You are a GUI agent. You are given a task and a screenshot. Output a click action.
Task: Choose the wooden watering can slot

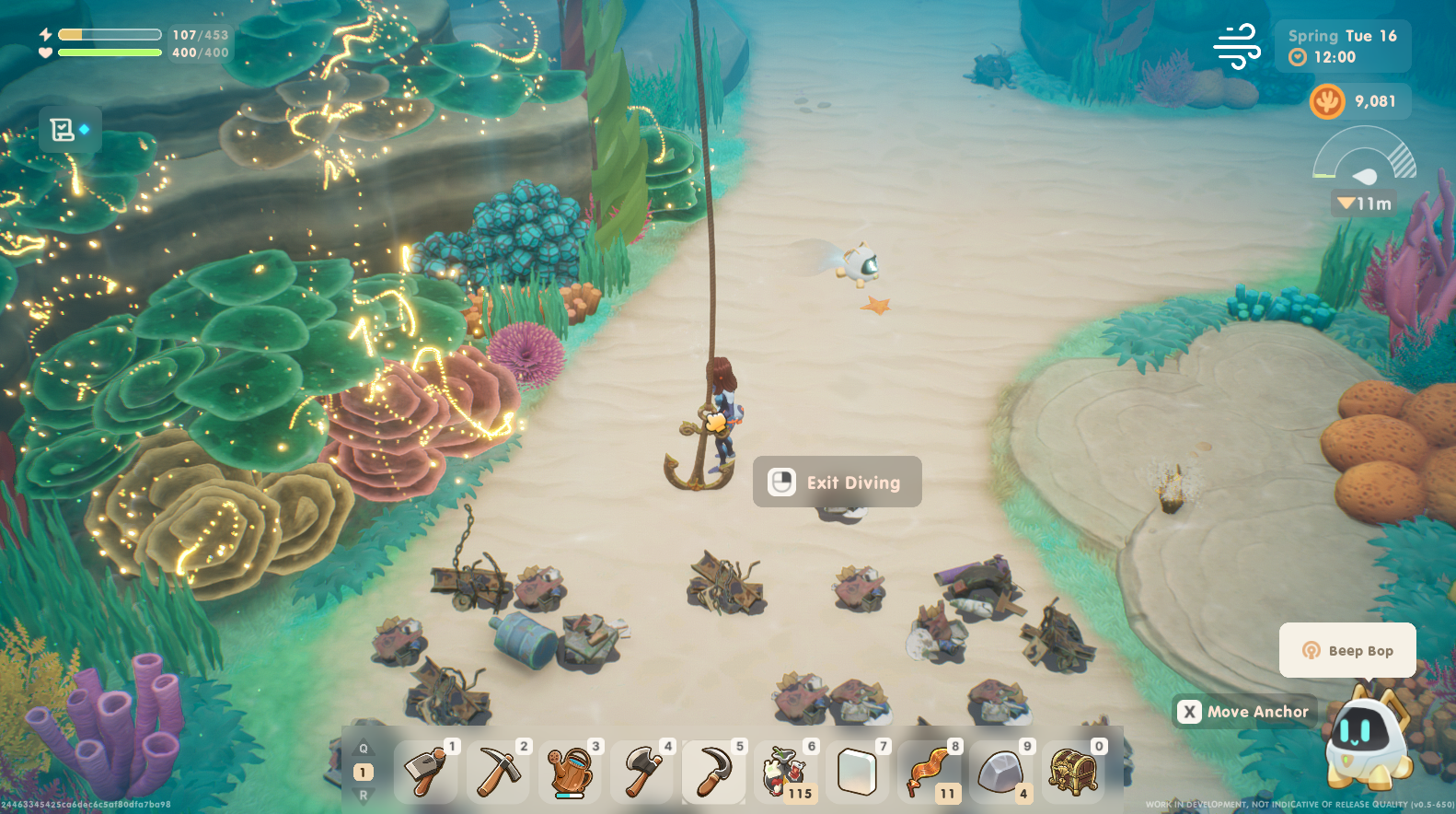click(570, 772)
